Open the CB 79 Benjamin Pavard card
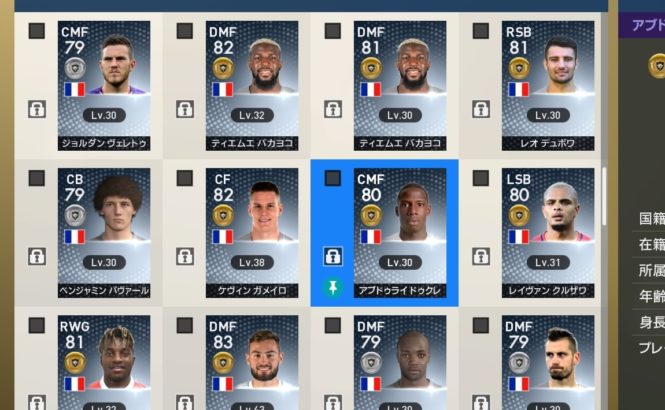665x410 pixels. (x=104, y=232)
